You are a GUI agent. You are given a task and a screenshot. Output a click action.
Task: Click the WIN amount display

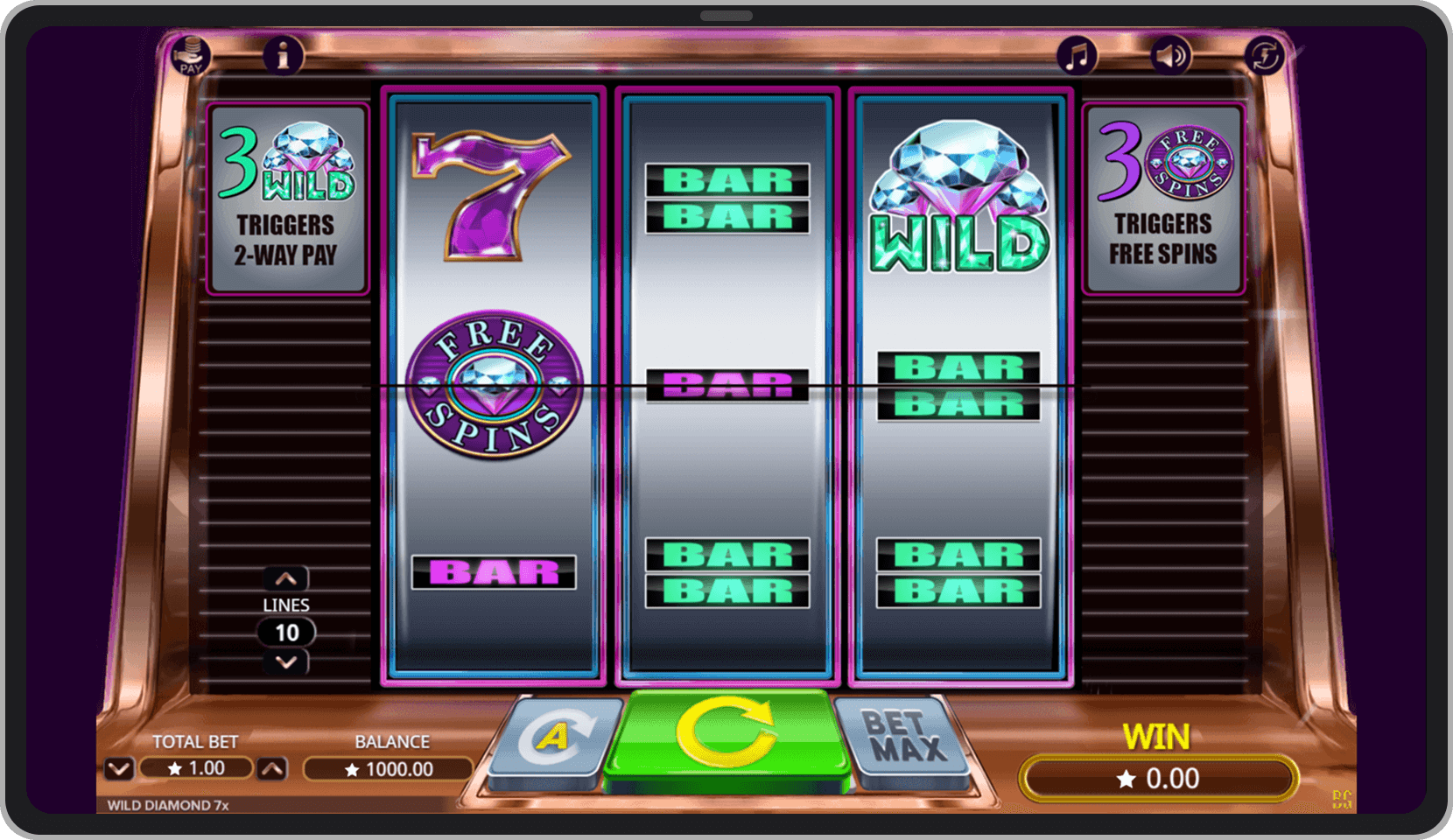(x=1157, y=777)
